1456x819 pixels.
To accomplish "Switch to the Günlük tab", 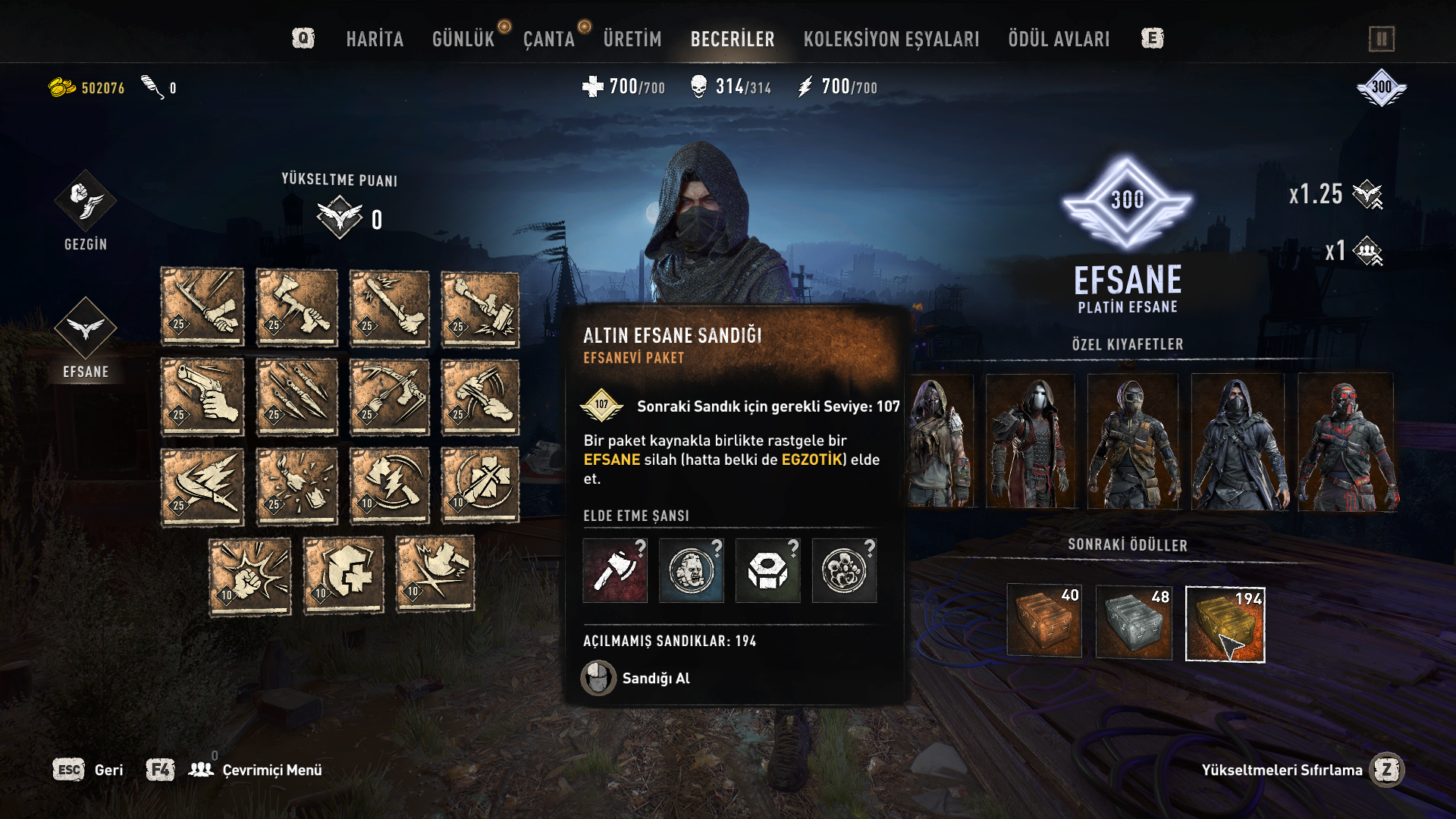I will [x=463, y=39].
